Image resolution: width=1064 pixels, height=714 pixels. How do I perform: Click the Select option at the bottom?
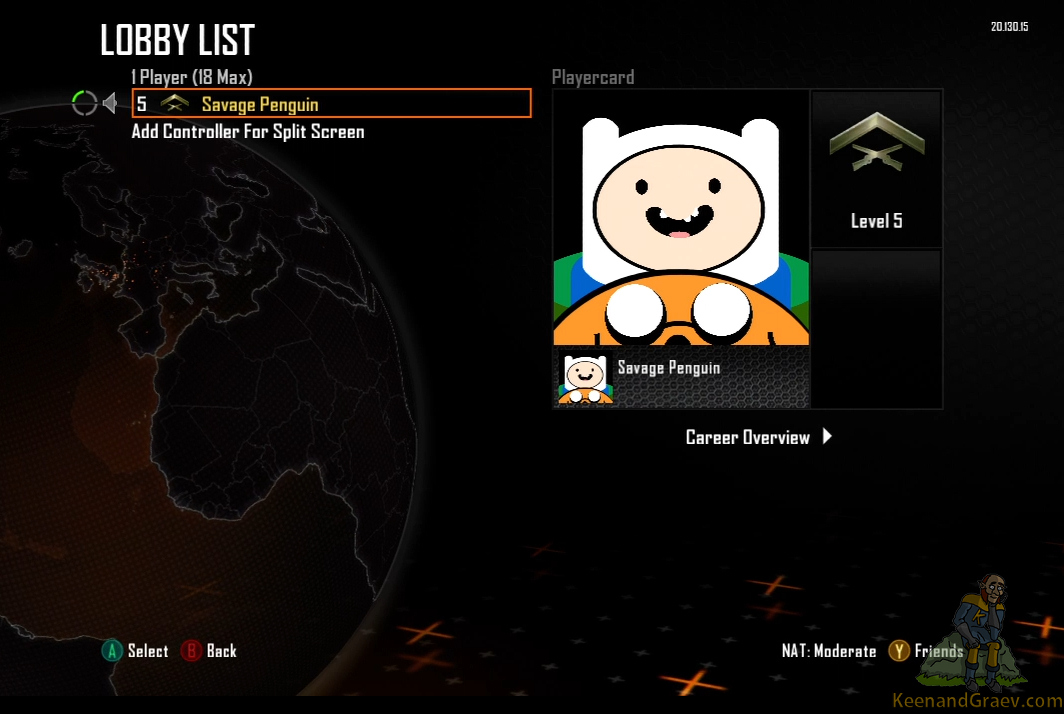[x=135, y=651]
